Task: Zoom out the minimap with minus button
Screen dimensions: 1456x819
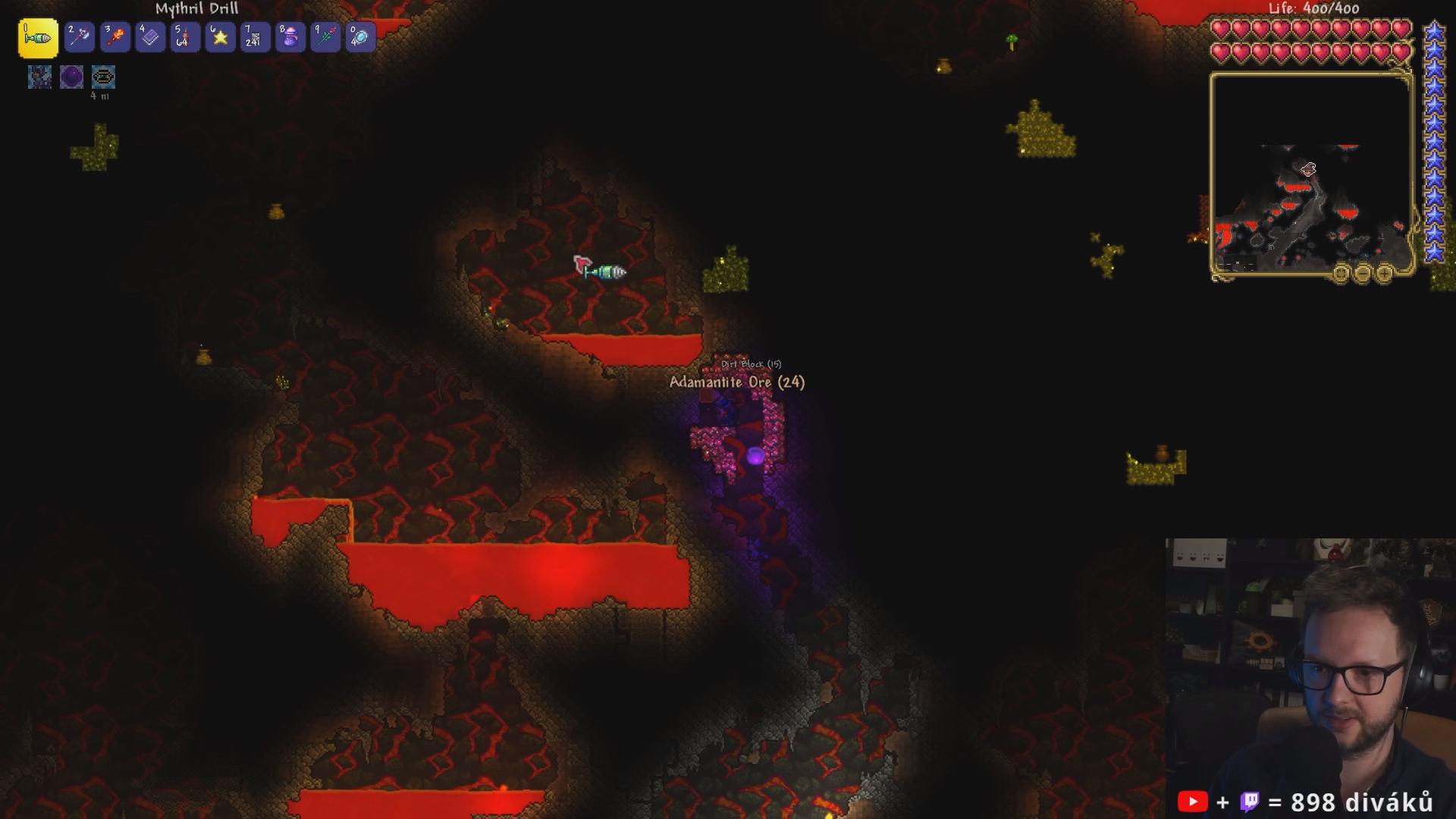Action: 1363,273
